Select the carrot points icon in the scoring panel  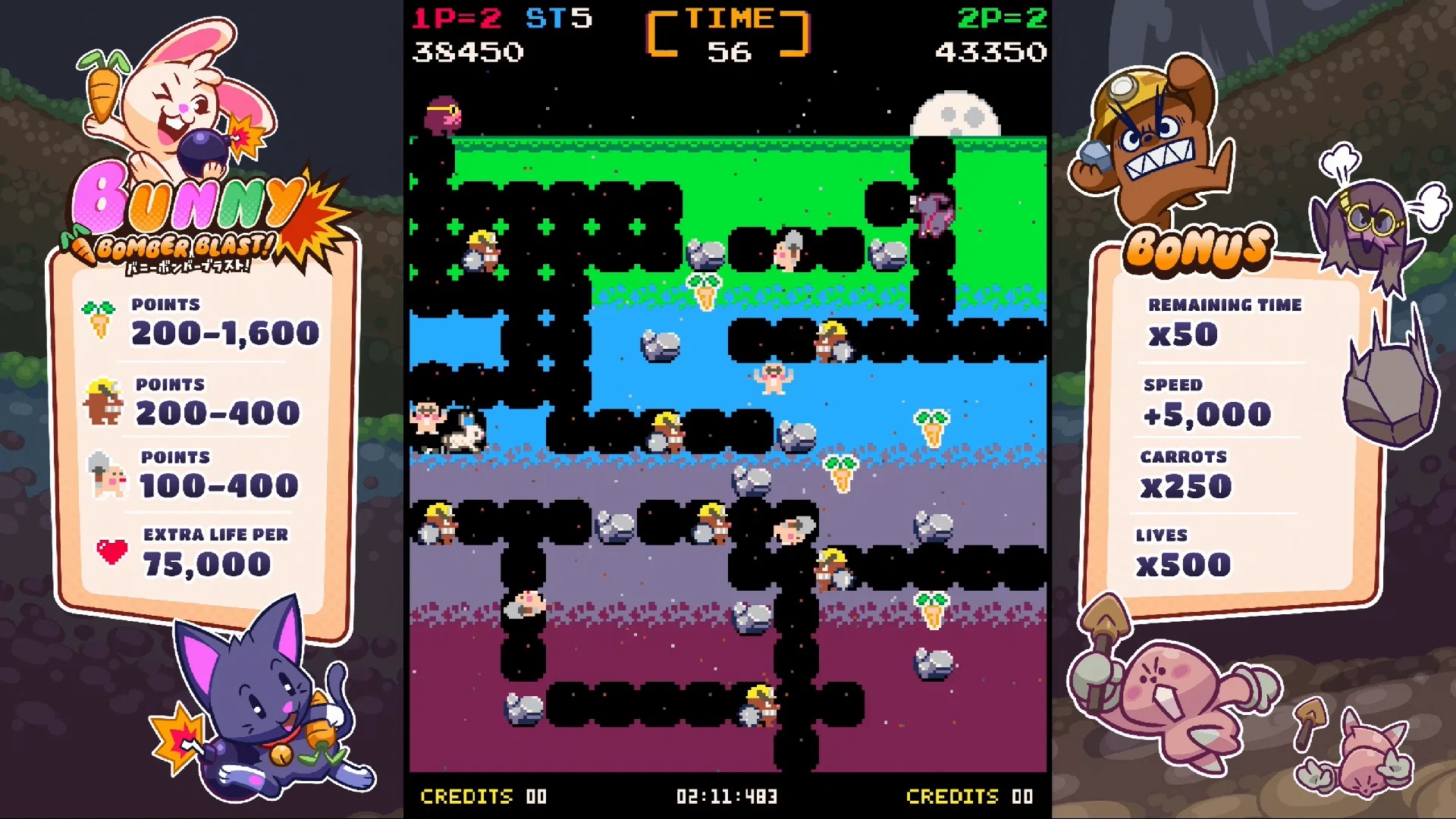coord(99,319)
